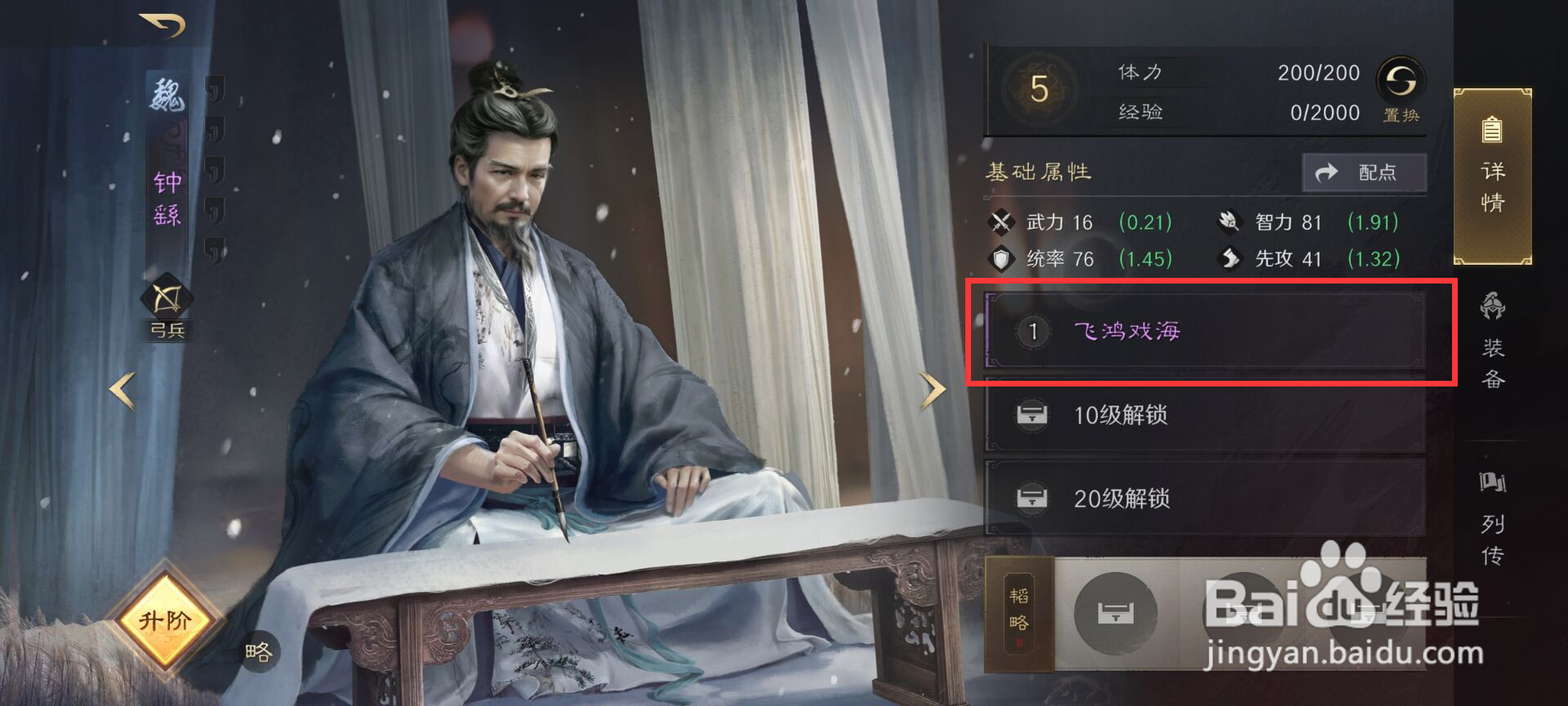This screenshot has height=706, width=1568.
Task: Click the shield icon beside 统率 76
Action: tap(1000, 259)
